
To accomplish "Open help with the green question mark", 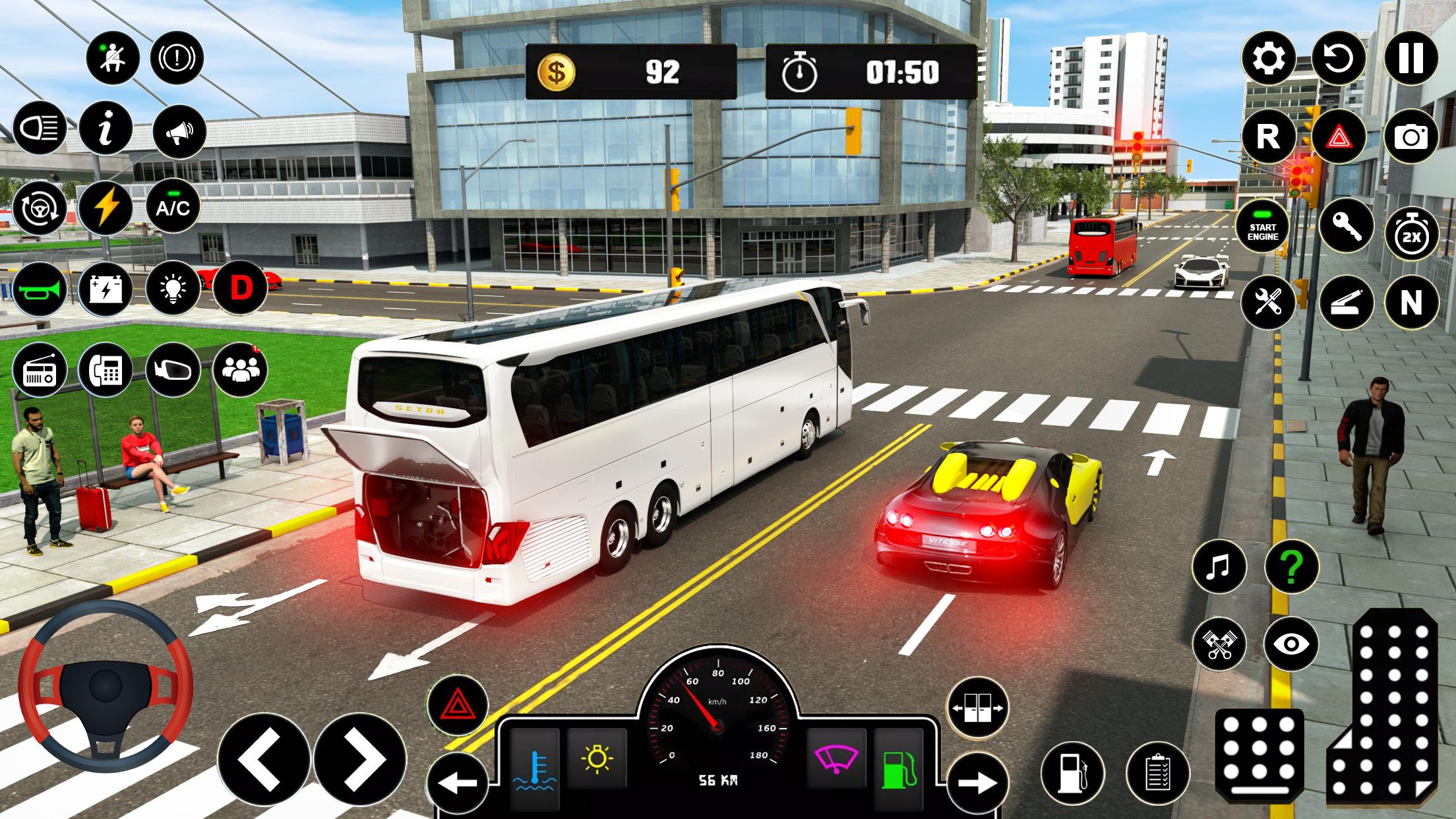I will [1291, 567].
